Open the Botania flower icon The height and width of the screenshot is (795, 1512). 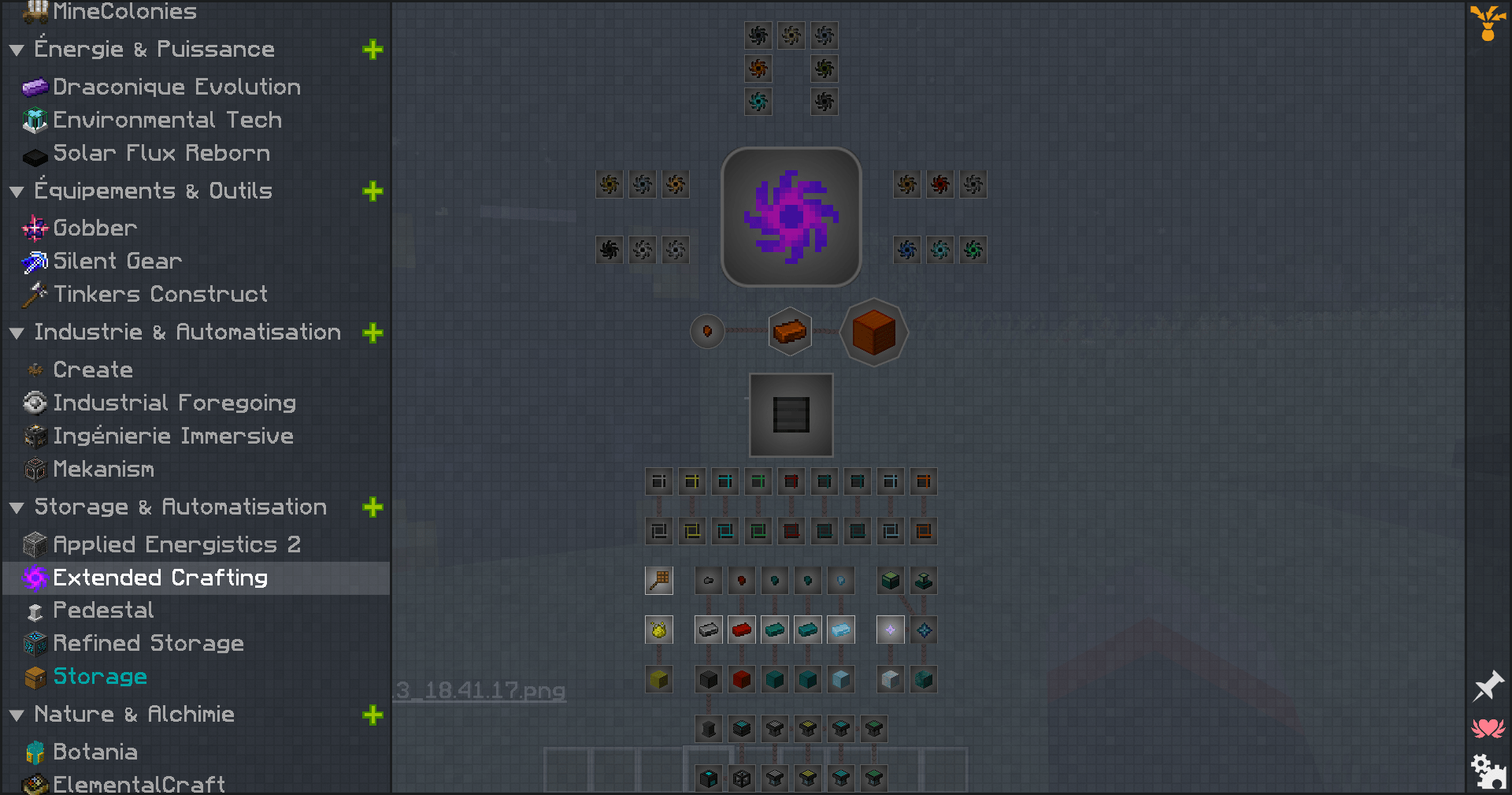[35, 752]
